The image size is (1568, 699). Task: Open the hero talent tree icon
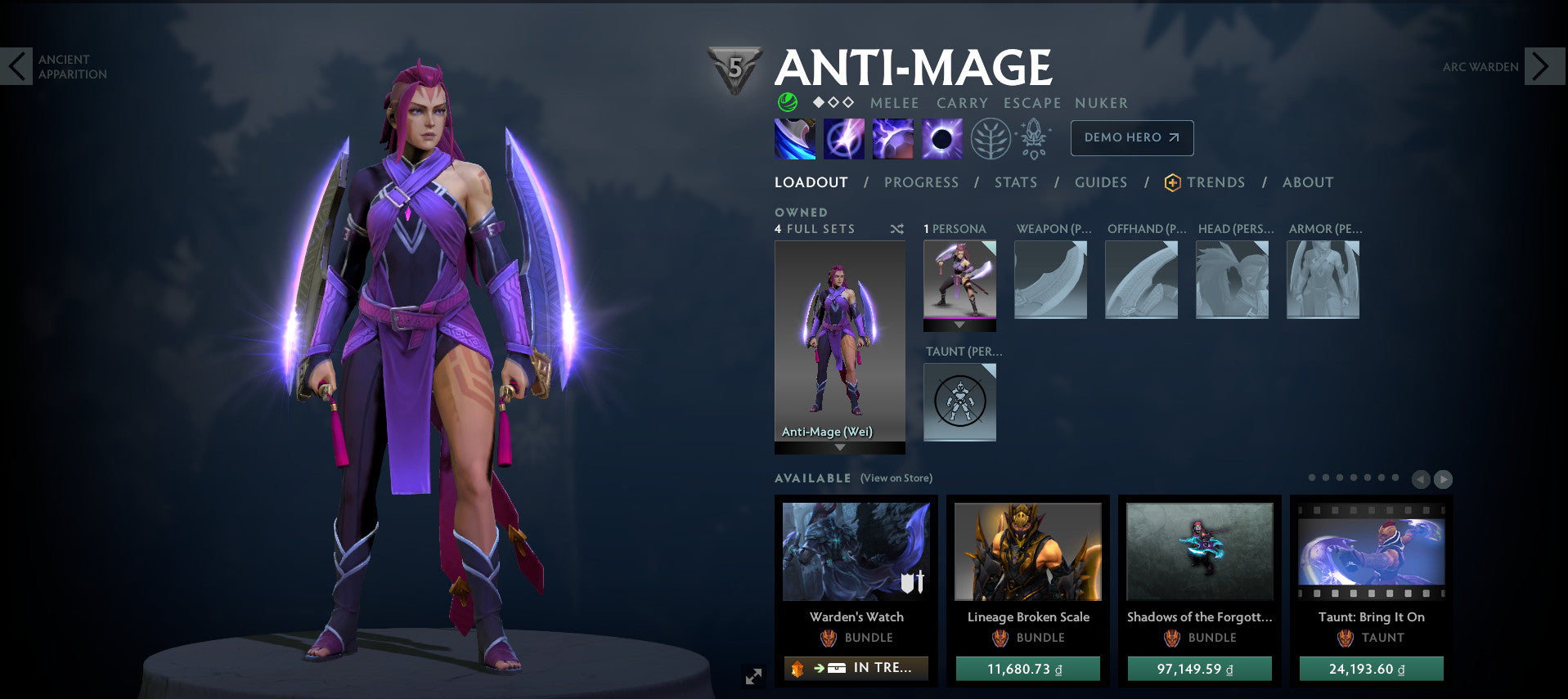(990, 137)
